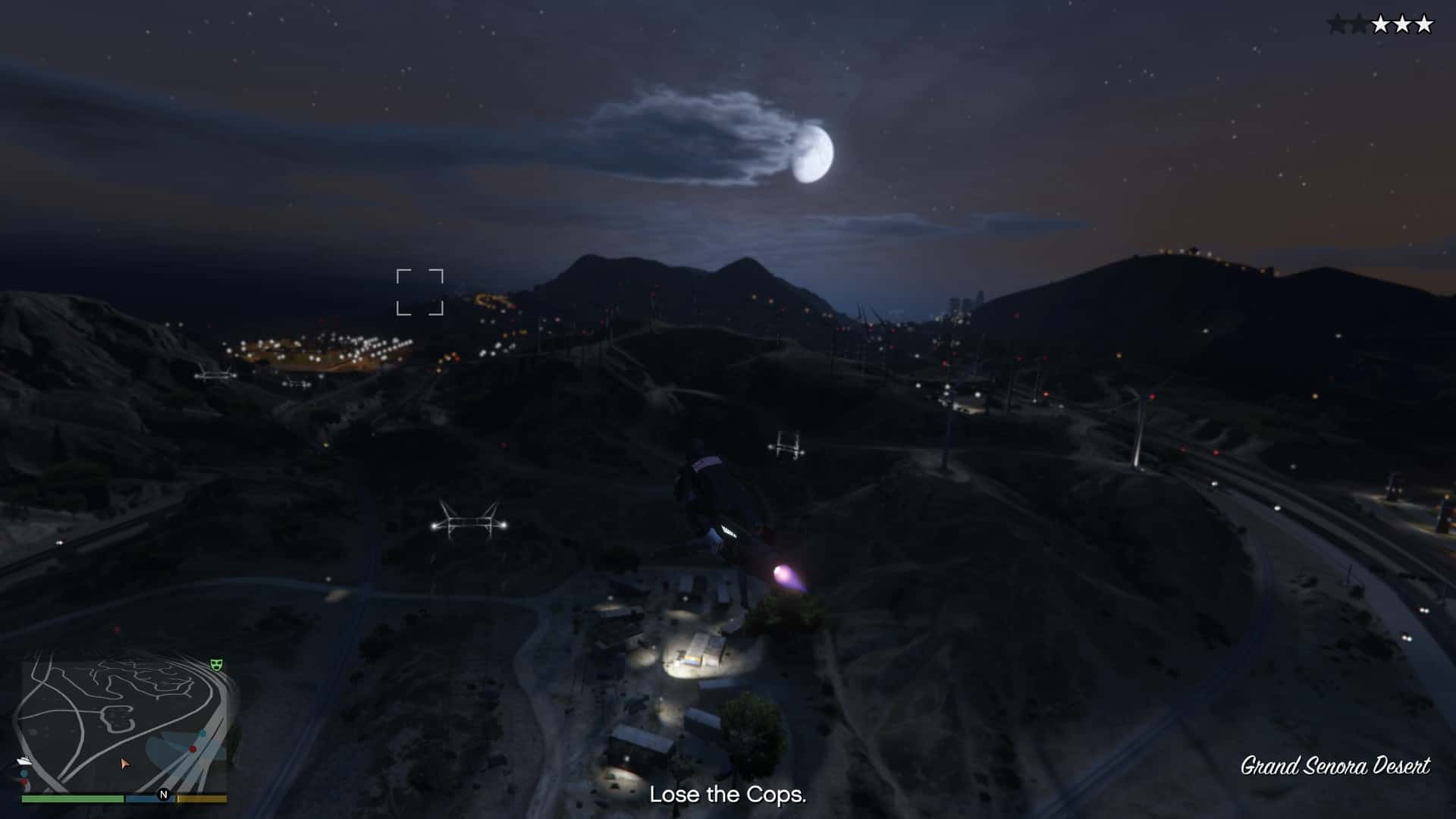The image size is (1456, 819).
Task: Click the white boat blip on the minimap
Action: (x=26, y=761)
